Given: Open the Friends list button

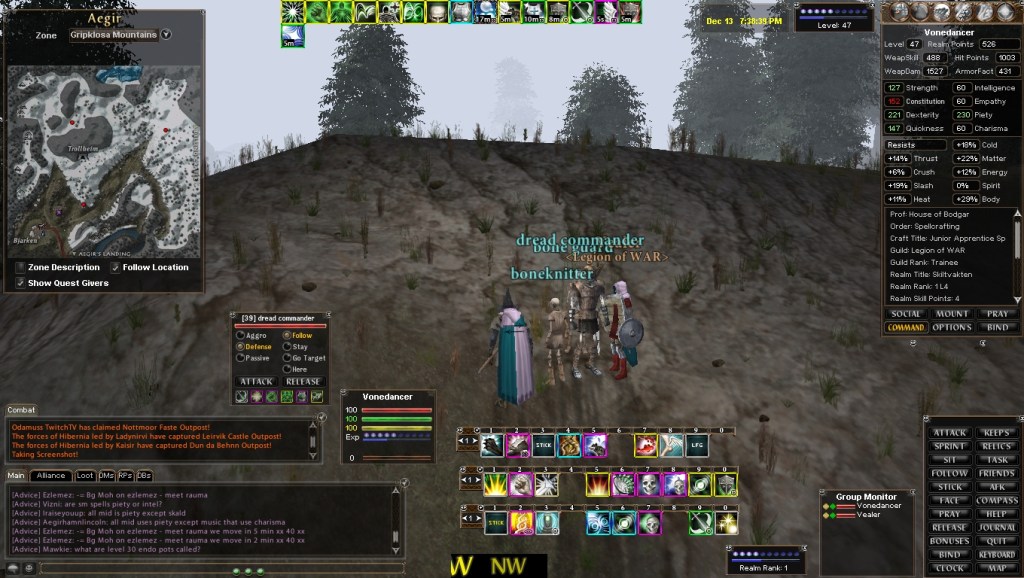Looking at the screenshot, I should 996,473.
